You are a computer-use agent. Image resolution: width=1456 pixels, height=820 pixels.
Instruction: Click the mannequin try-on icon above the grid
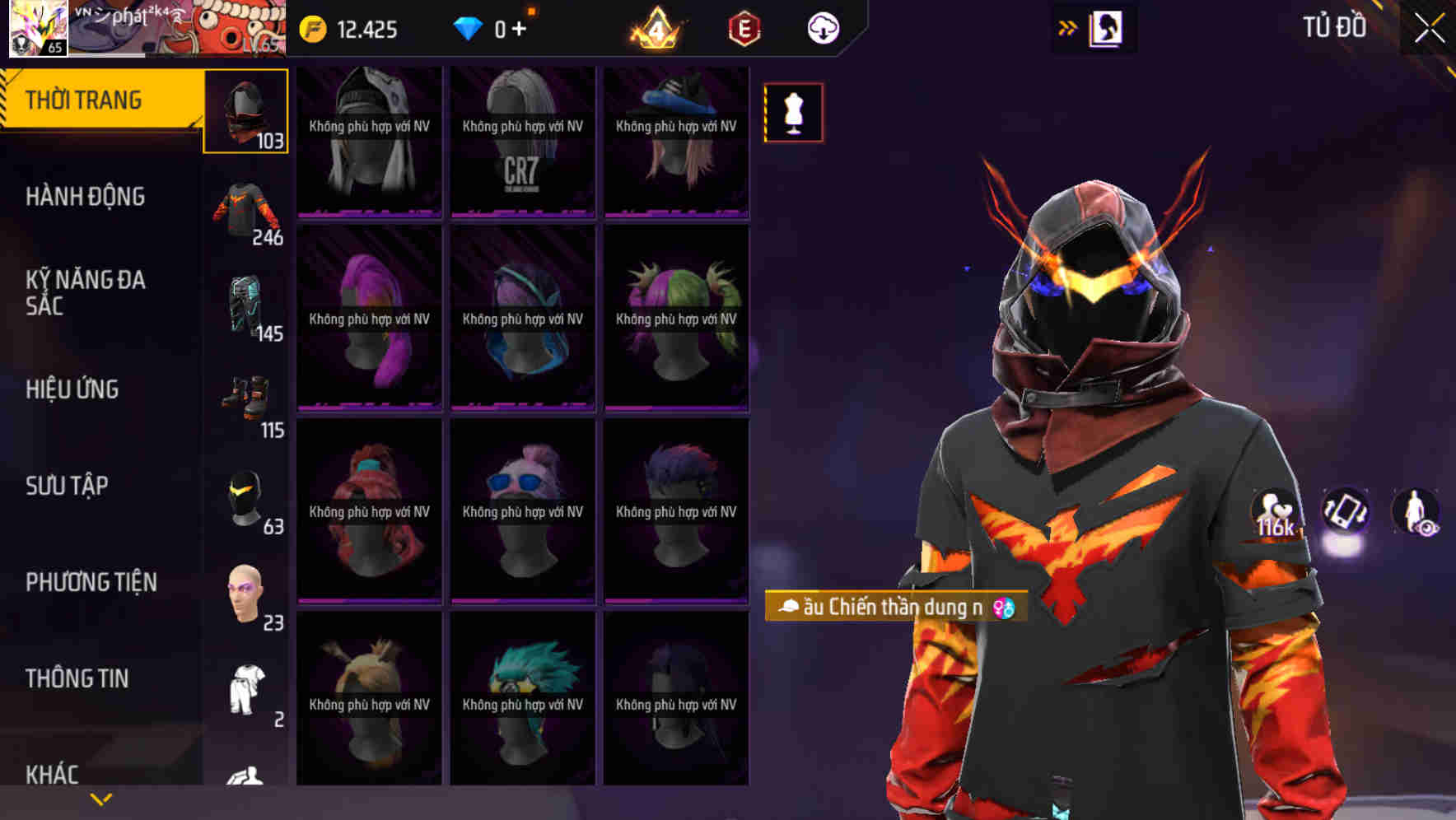click(x=793, y=113)
